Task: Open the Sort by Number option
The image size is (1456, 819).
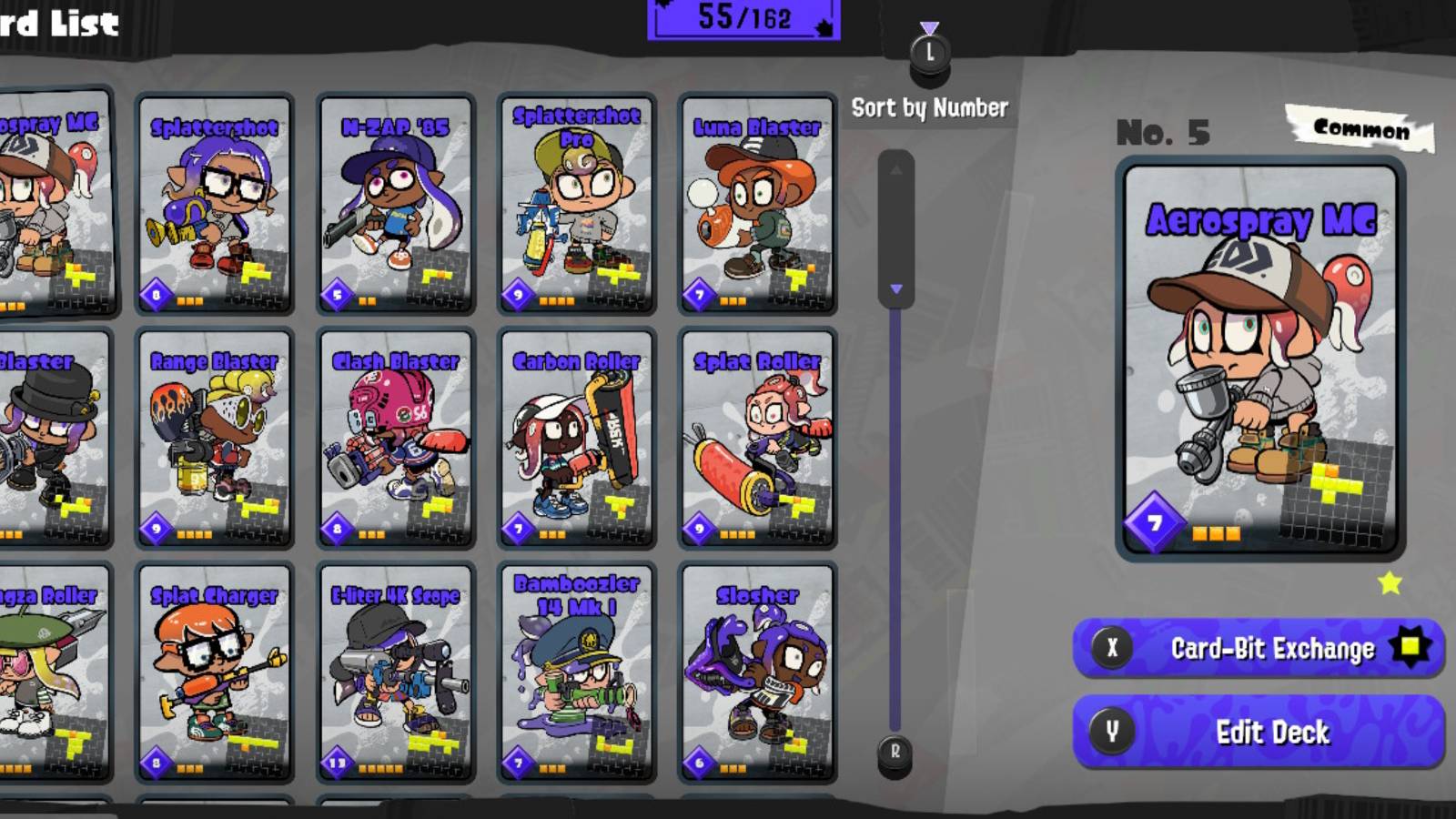Action: tap(928, 108)
